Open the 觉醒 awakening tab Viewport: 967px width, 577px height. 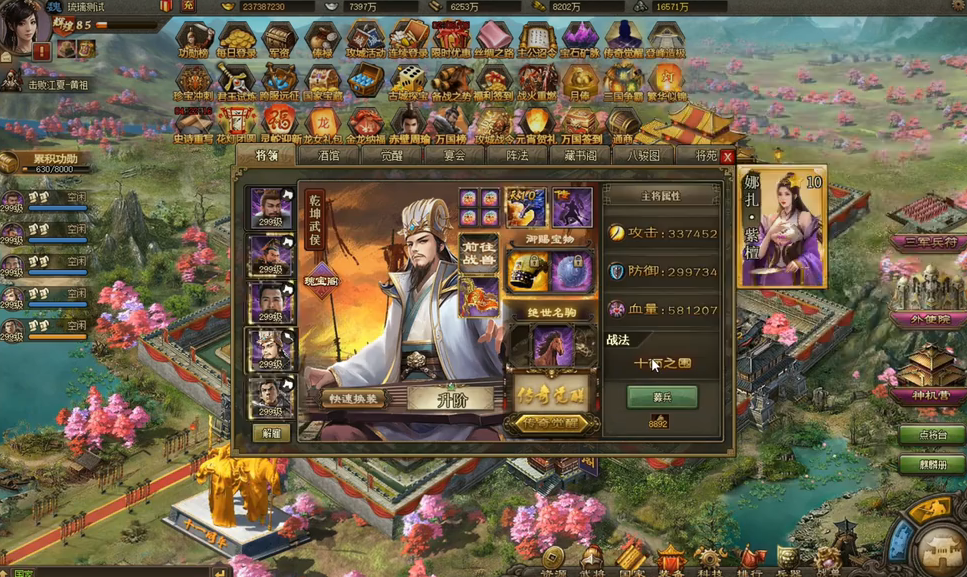(x=391, y=156)
